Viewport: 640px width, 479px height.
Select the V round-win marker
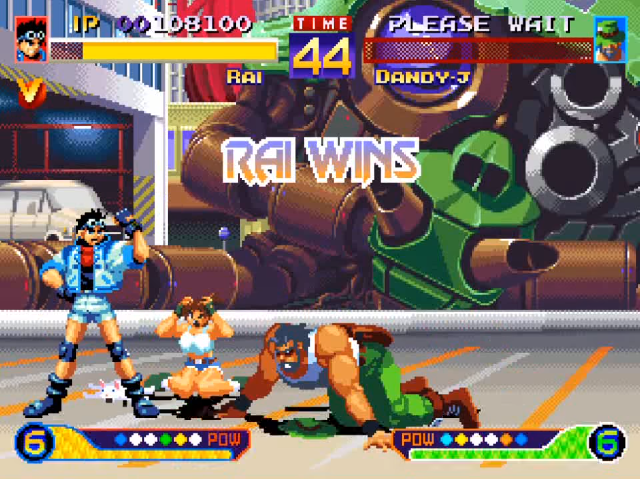coord(32,92)
